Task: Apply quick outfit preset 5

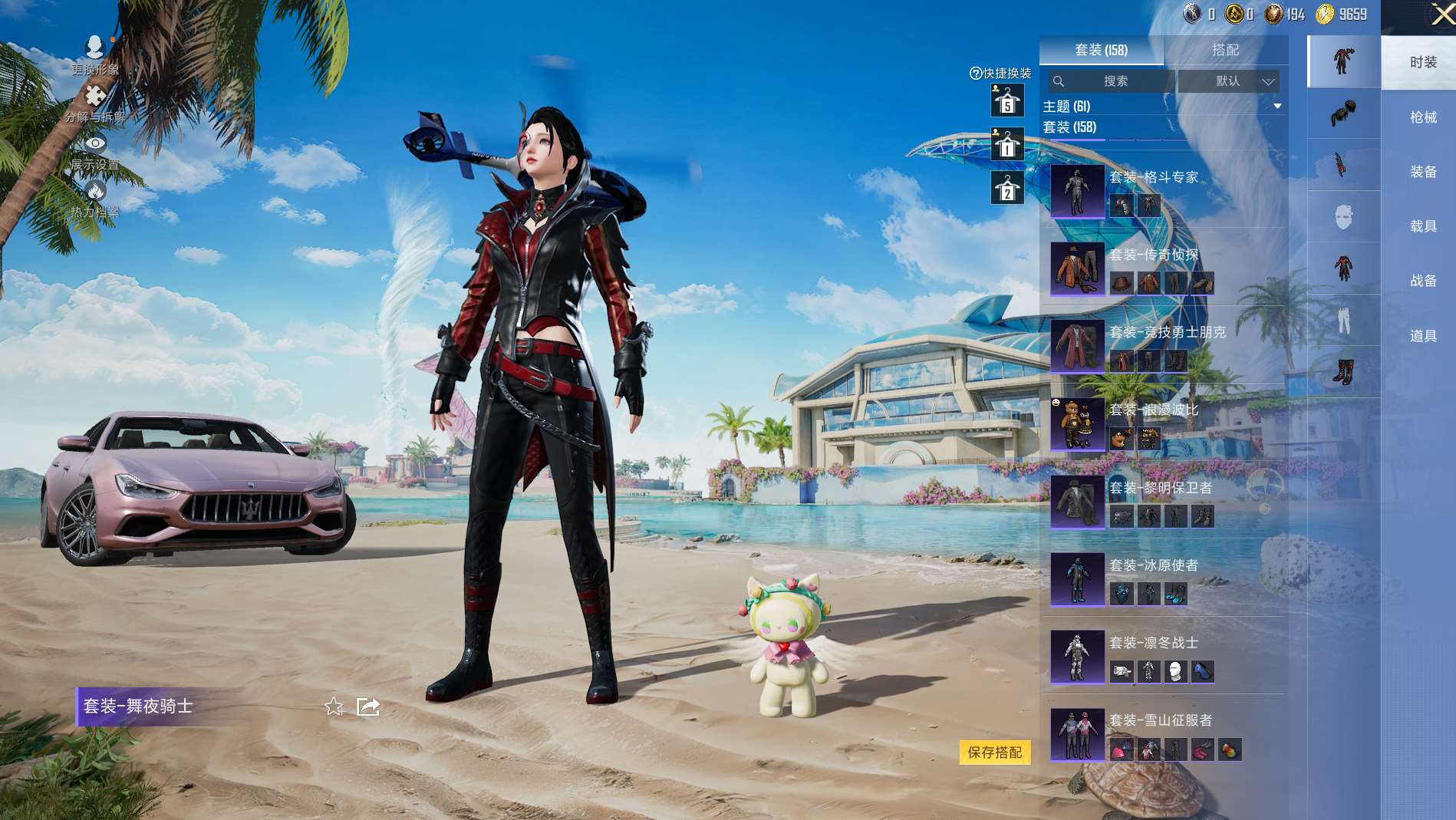Action: click(1007, 101)
